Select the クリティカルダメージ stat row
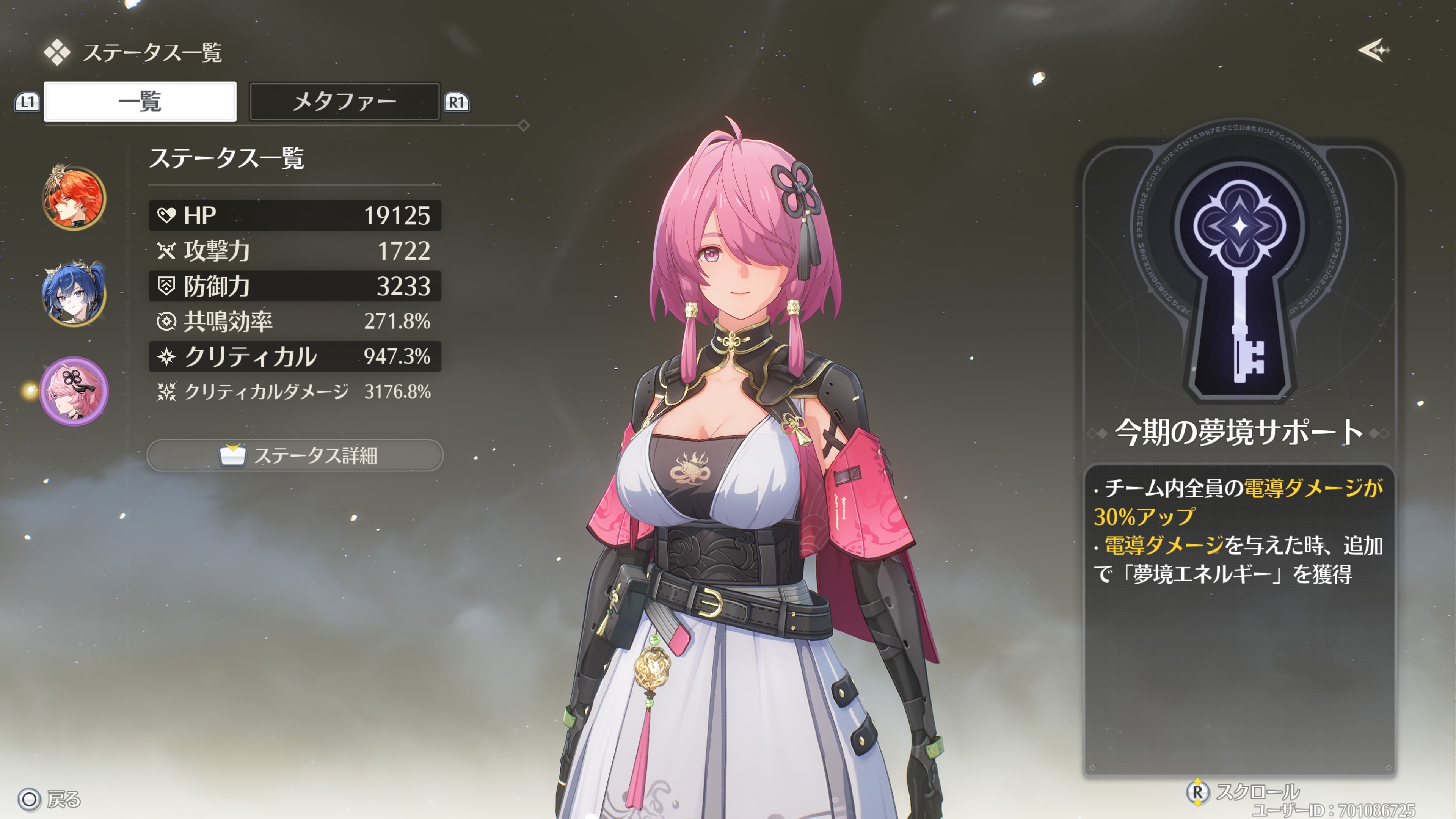This screenshot has width=1456, height=819. click(x=295, y=392)
